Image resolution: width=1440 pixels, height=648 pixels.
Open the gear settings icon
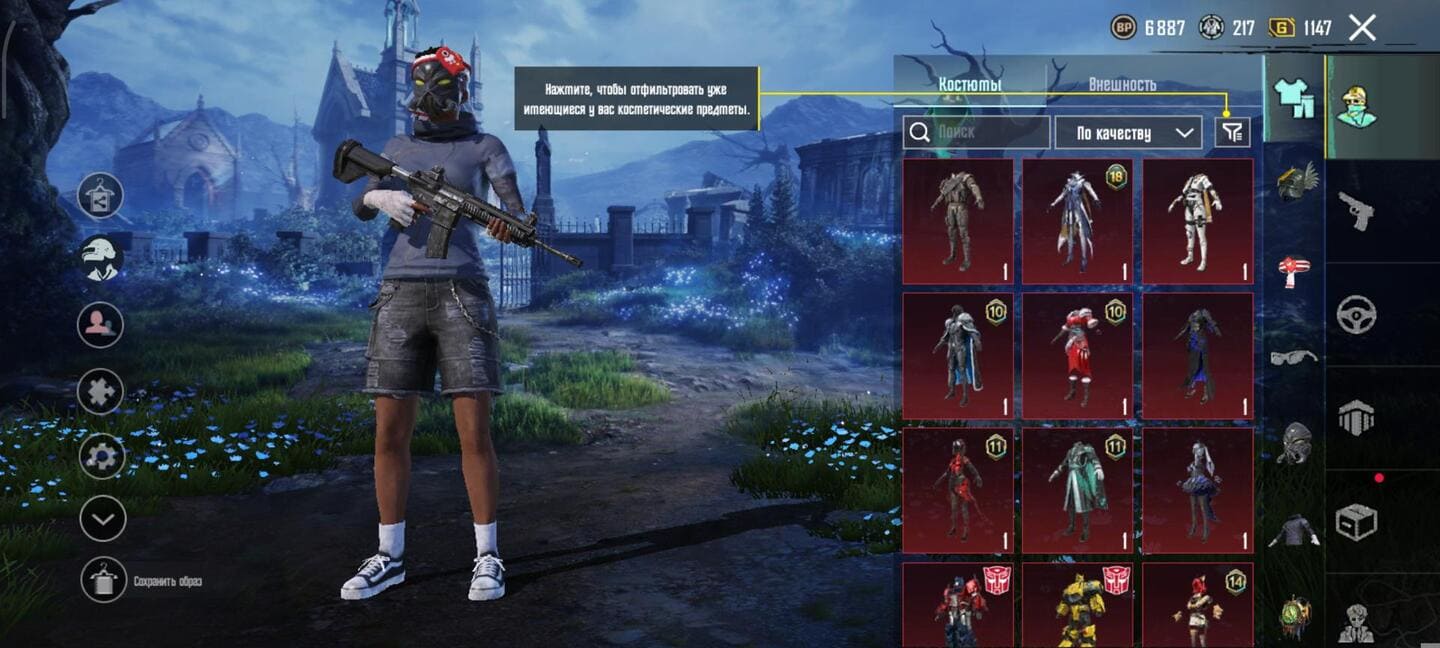pyautogui.click(x=102, y=456)
